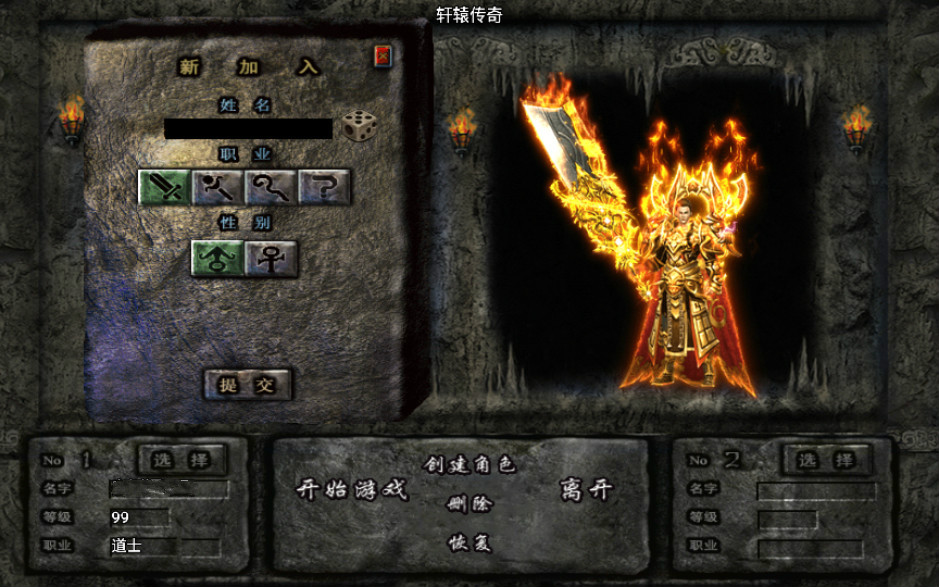Click the character name input field
Image resolution: width=939 pixels, height=587 pixels.
(248, 129)
